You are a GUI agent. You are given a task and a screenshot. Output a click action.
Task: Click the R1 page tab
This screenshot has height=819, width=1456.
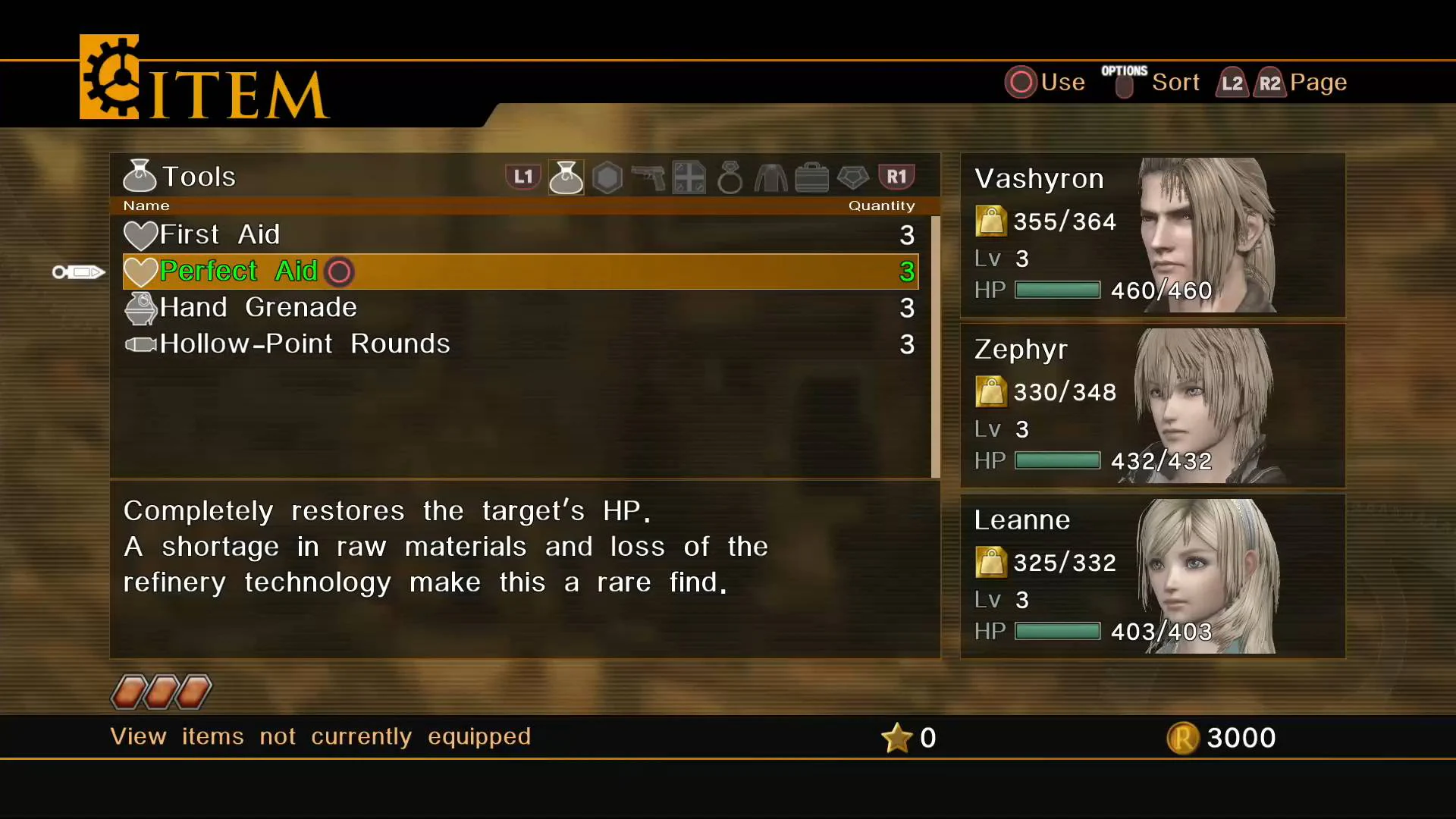[x=897, y=176]
